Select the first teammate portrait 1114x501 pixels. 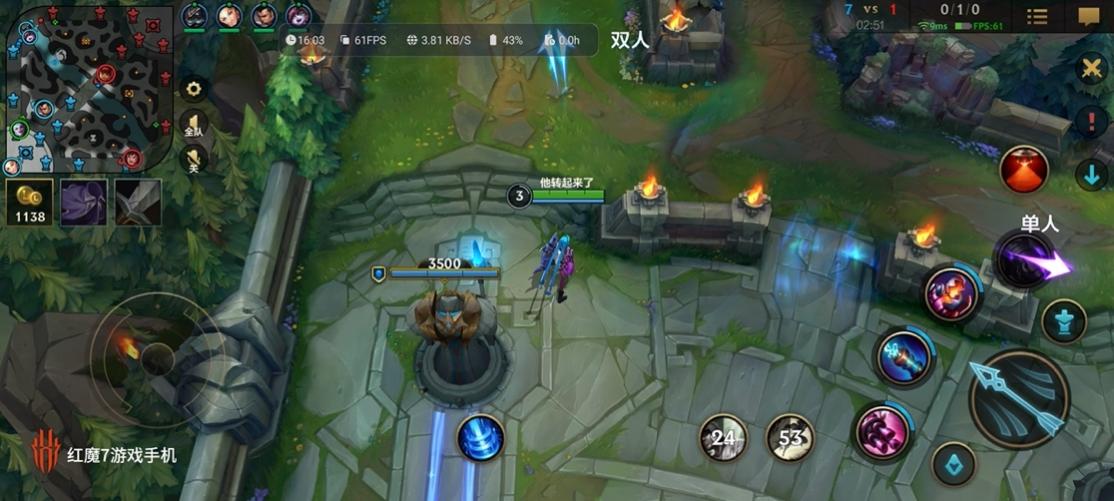[195, 16]
